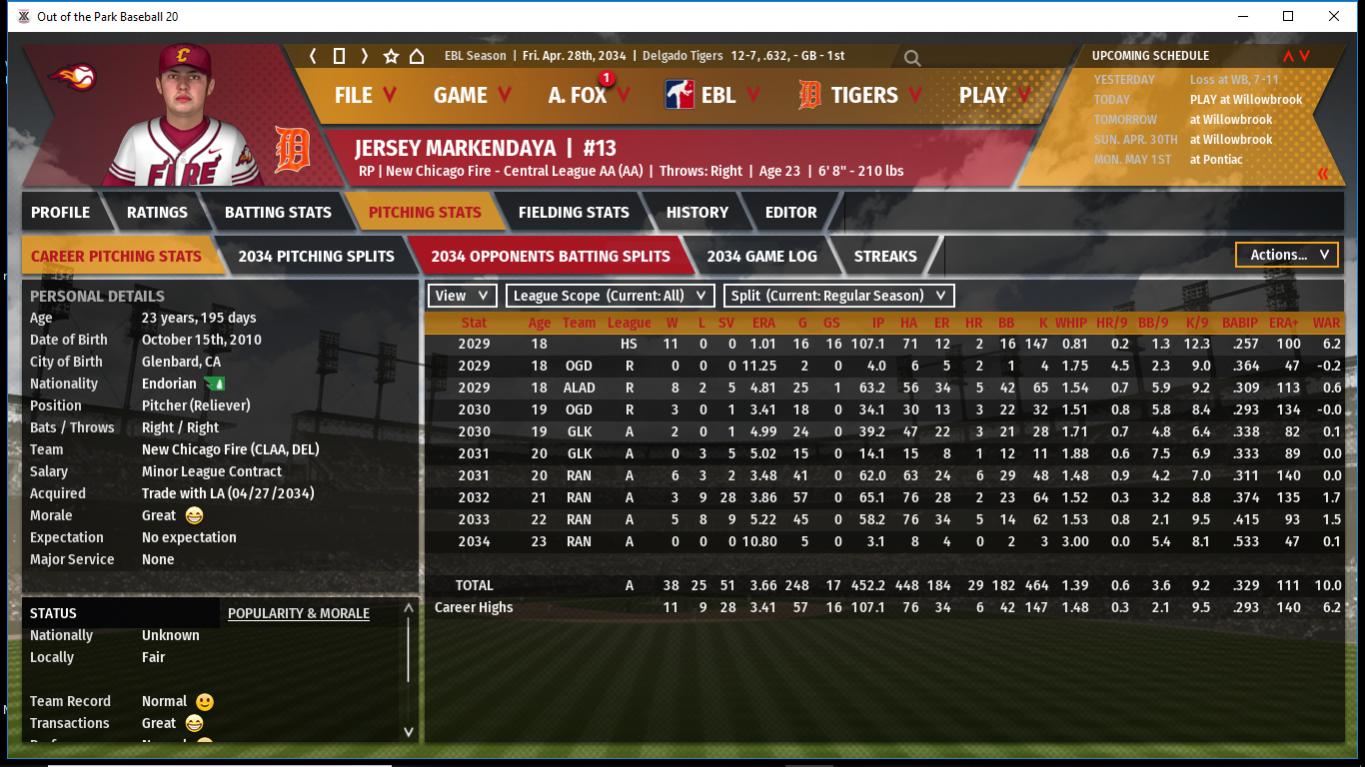Switch to the RATINGS tab
This screenshot has width=1365, height=767.
pyautogui.click(x=157, y=212)
